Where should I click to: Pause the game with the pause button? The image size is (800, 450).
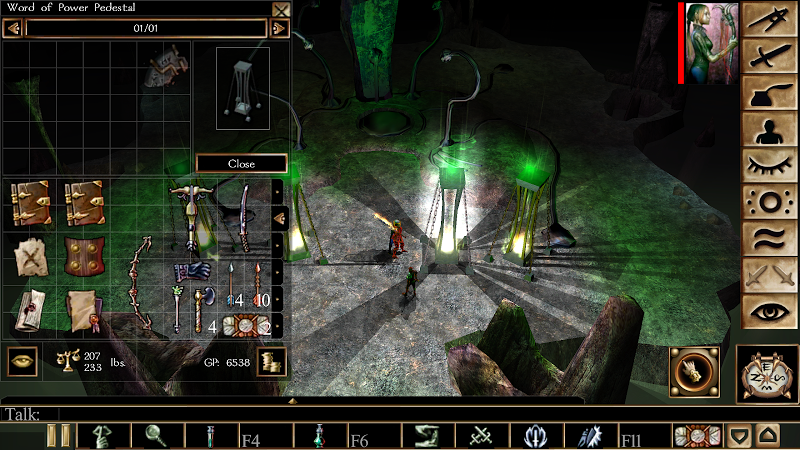point(59,435)
